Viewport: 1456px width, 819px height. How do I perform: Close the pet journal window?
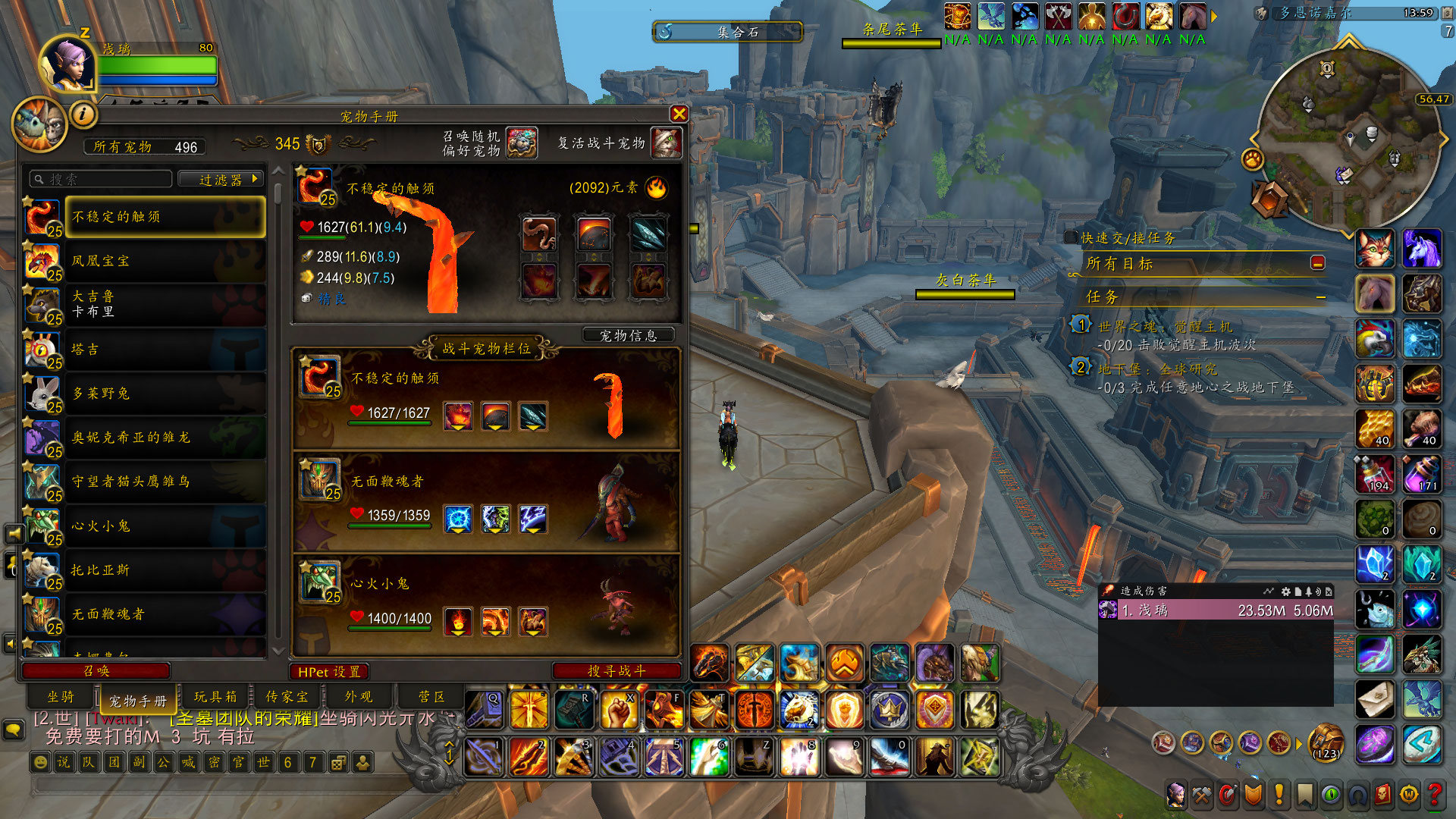[x=679, y=114]
